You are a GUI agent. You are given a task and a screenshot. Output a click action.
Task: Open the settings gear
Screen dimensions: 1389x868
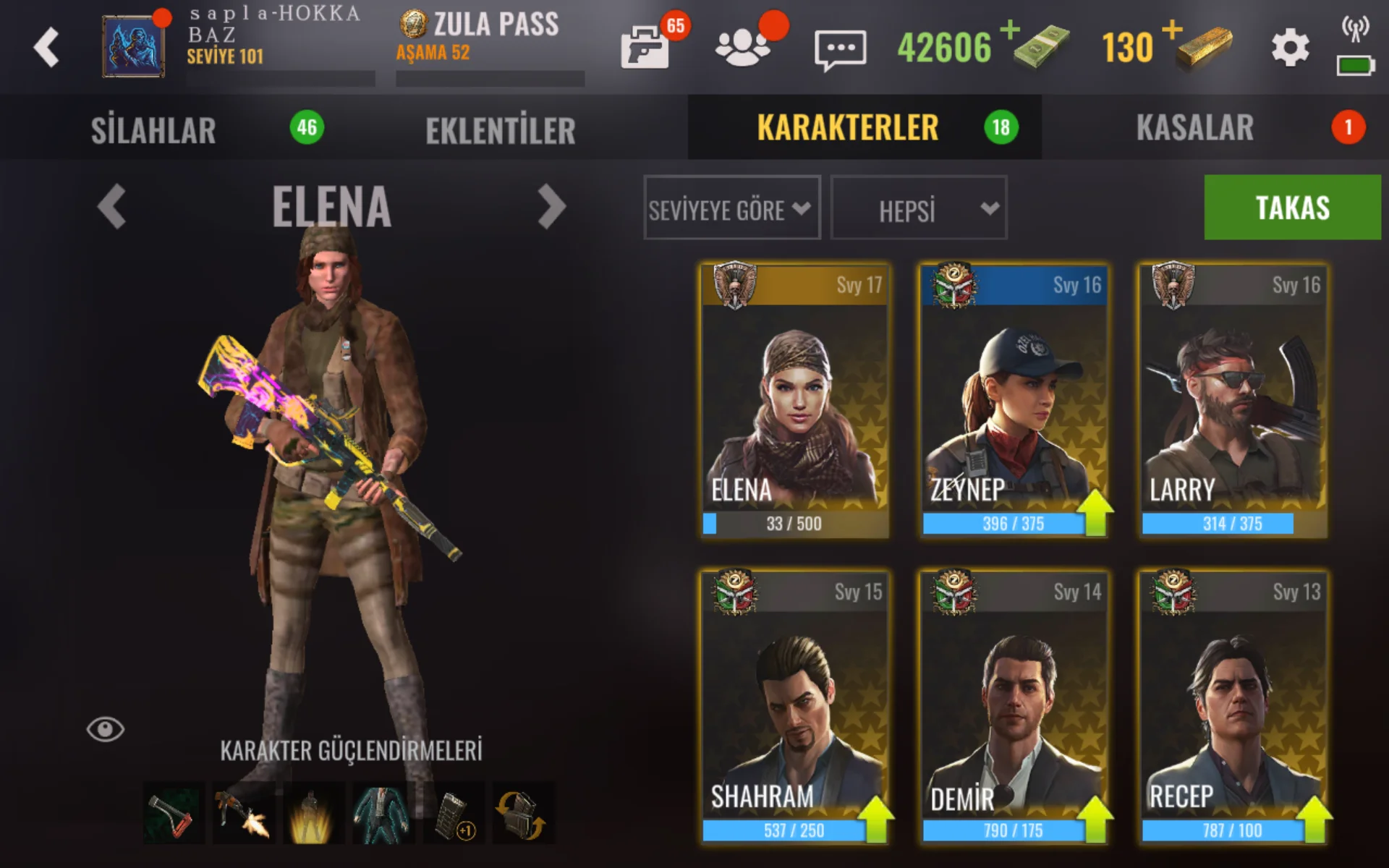(x=1290, y=48)
